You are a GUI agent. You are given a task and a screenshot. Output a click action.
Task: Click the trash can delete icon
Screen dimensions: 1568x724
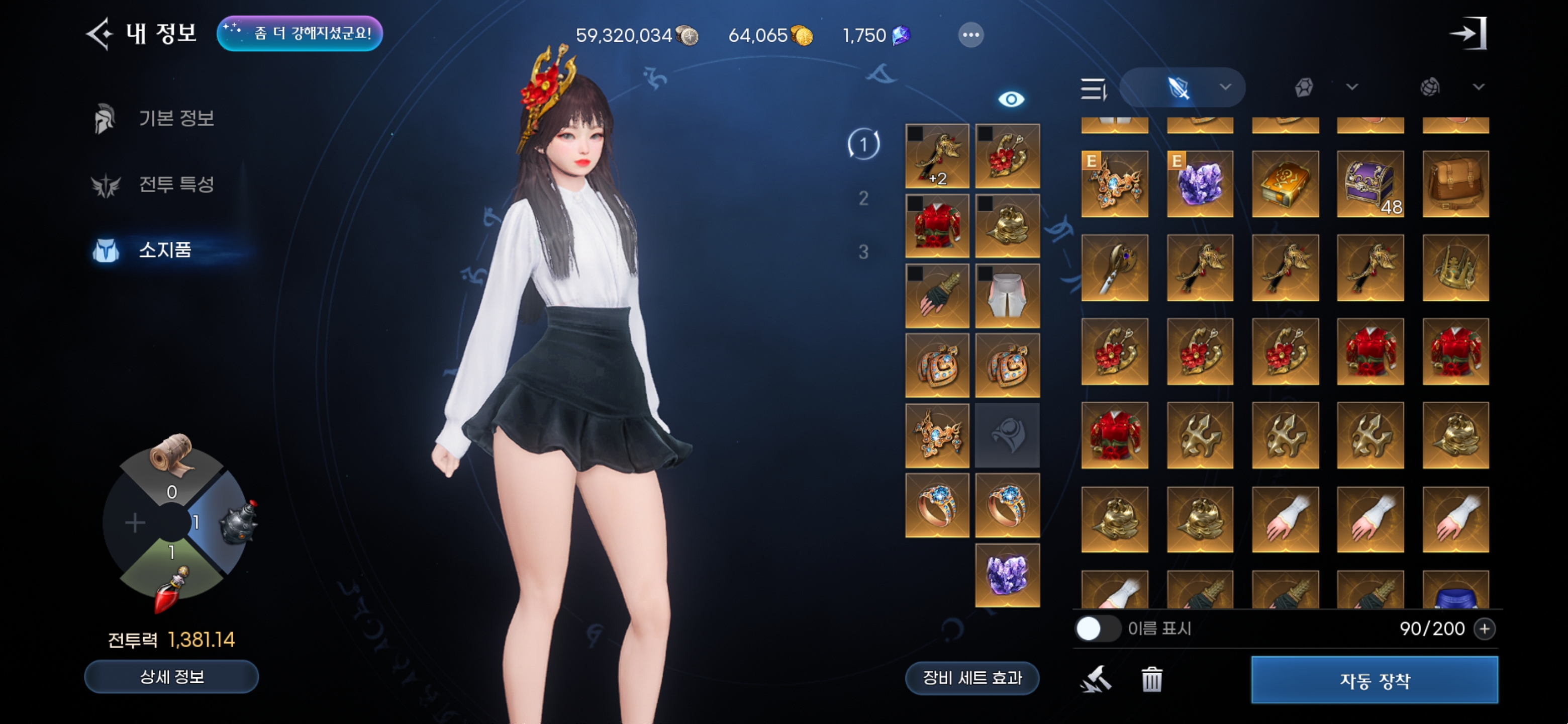[1152, 680]
